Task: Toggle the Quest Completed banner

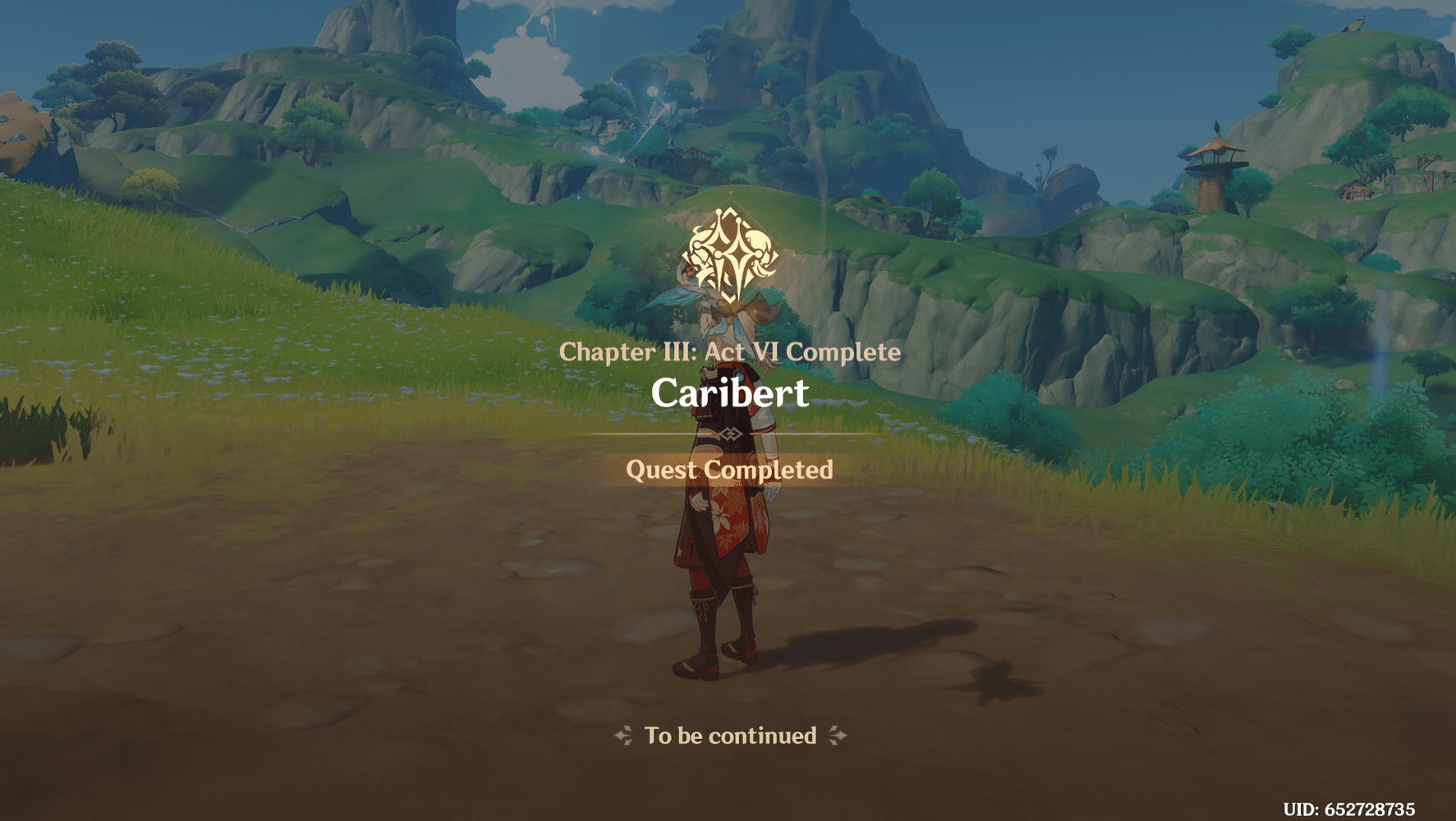Action: tap(729, 470)
